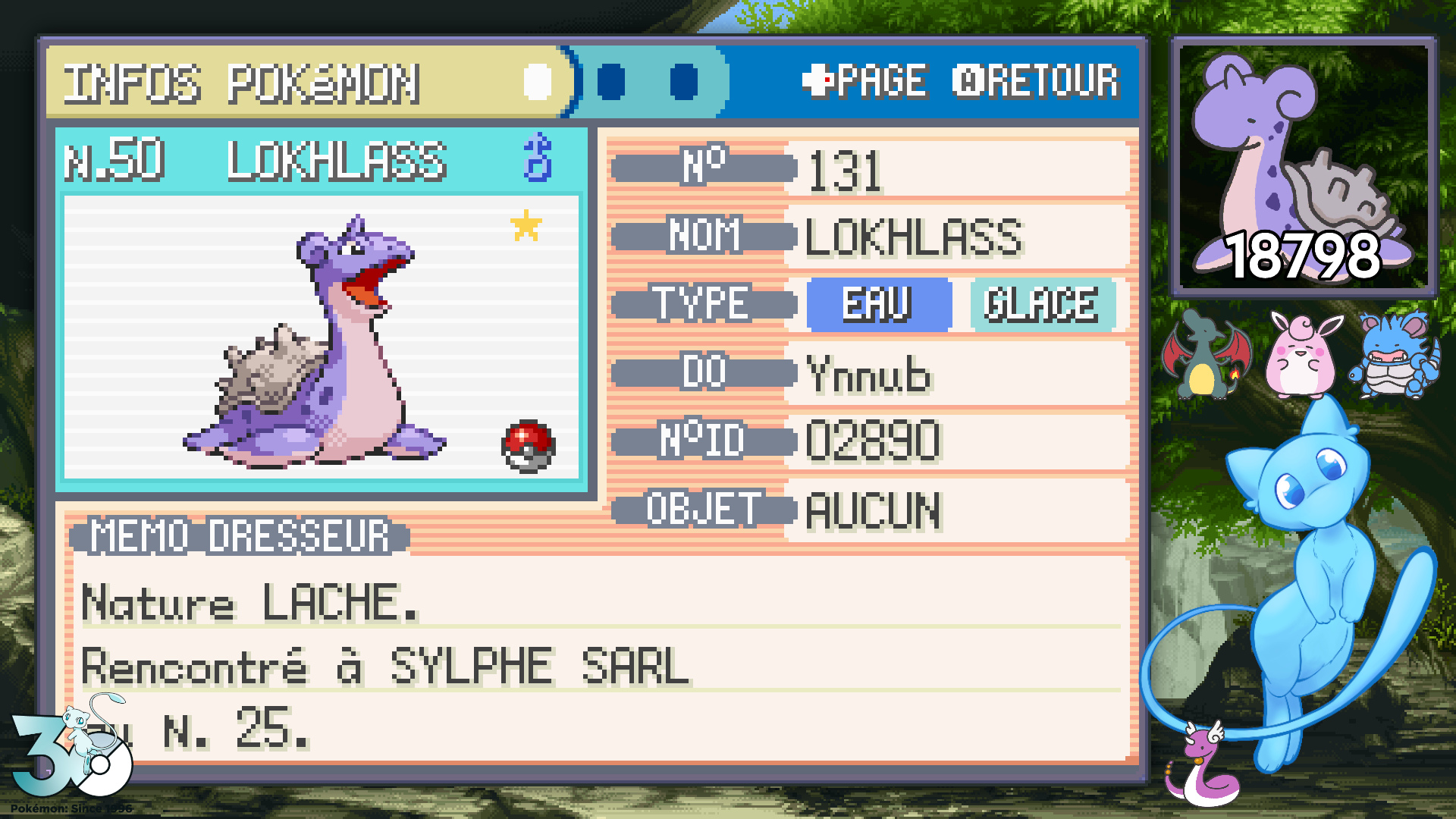The height and width of the screenshot is (819, 1456).
Task: Click the Blastoise overlay icon
Action: pyautogui.click(x=1395, y=354)
